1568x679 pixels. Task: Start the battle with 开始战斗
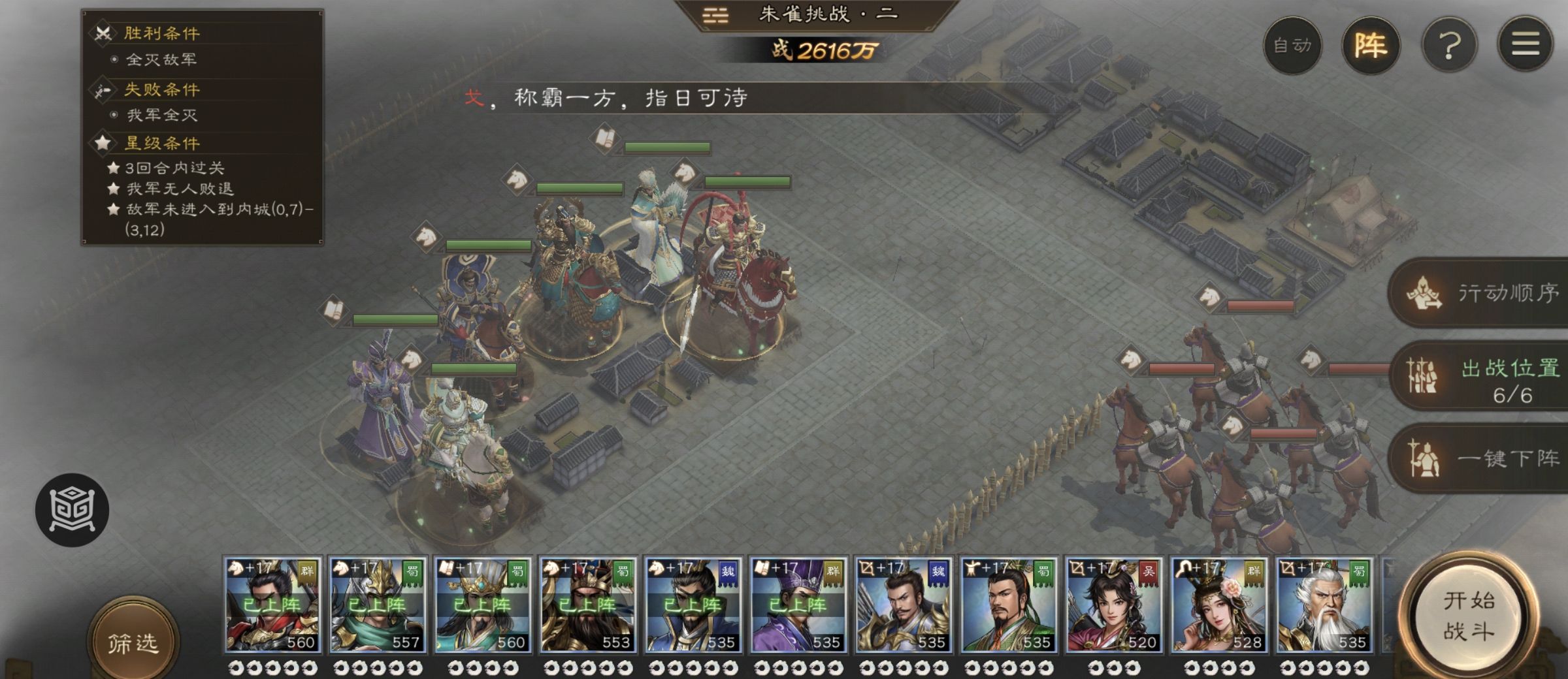1467,616
